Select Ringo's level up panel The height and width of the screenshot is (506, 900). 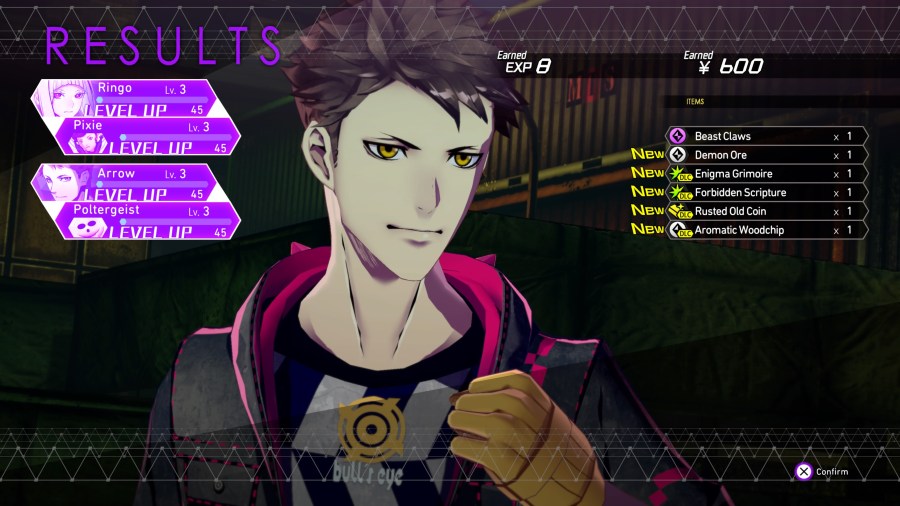click(x=150, y=97)
